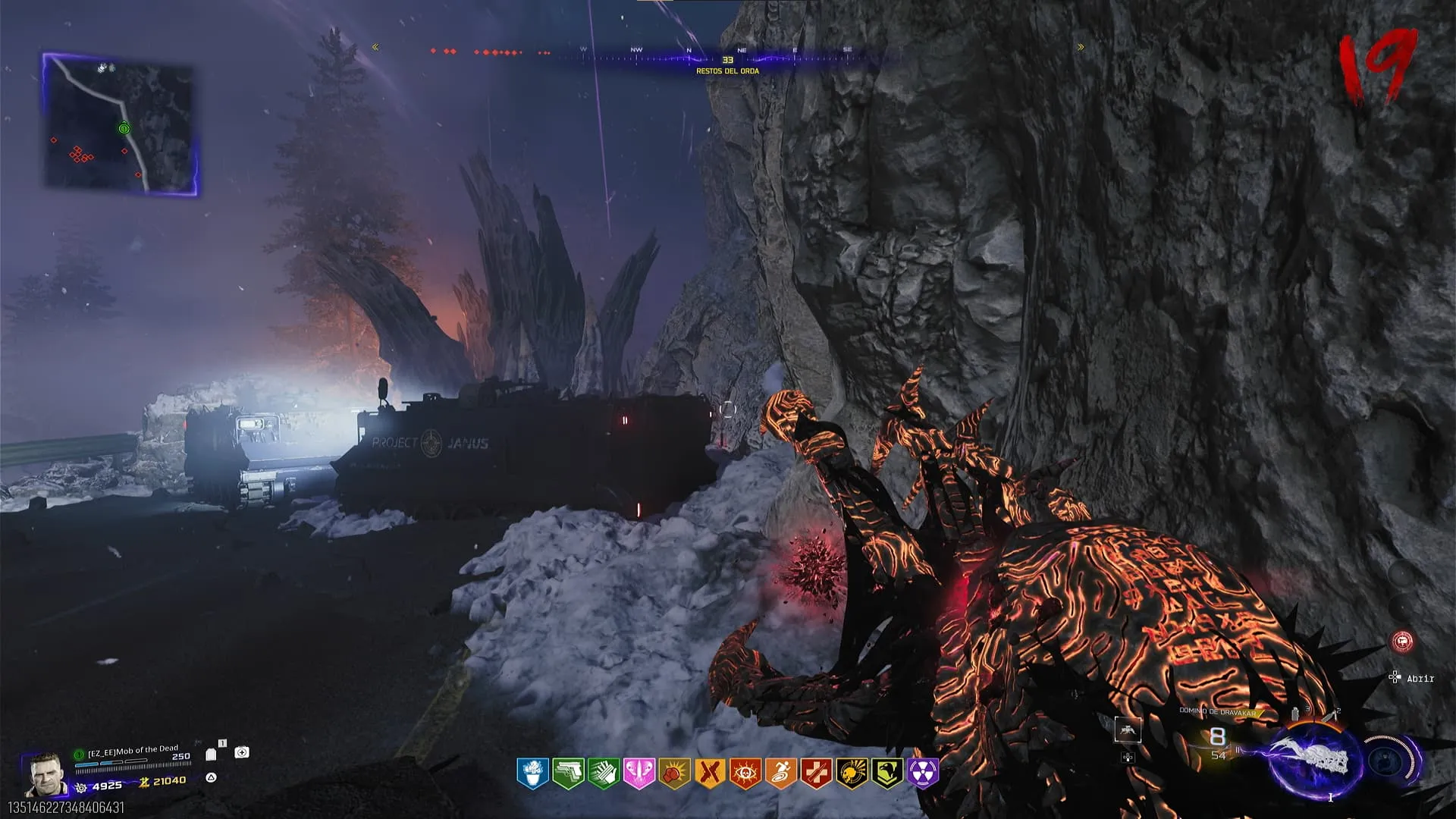
Task: Click the yellow crossed-pistol perk icon
Action: pyautogui.click(x=710, y=773)
